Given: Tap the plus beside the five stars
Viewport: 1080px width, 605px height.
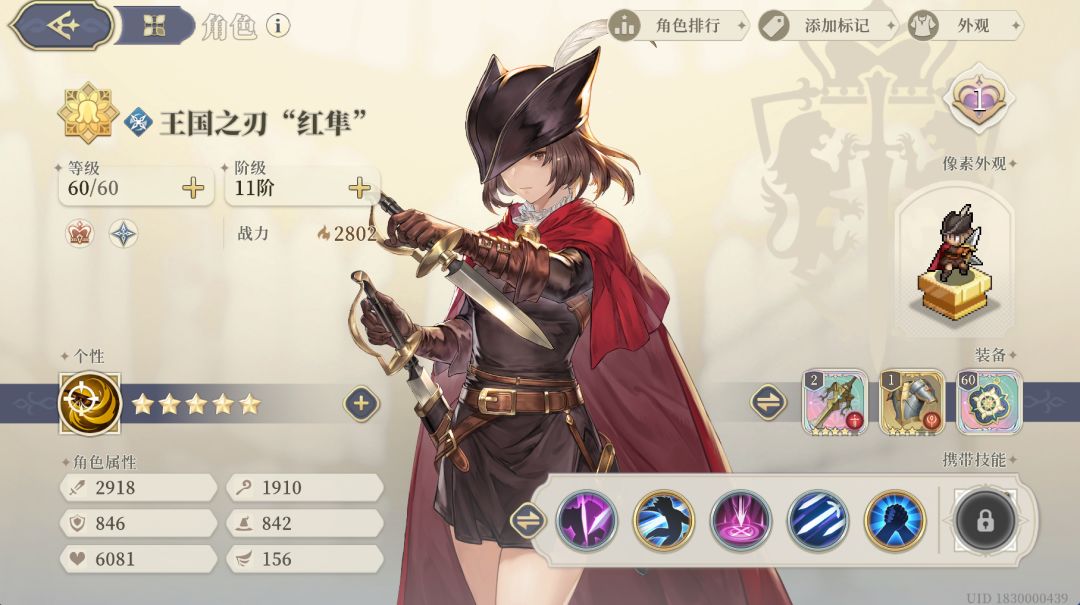Looking at the screenshot, I should point(361,404).
